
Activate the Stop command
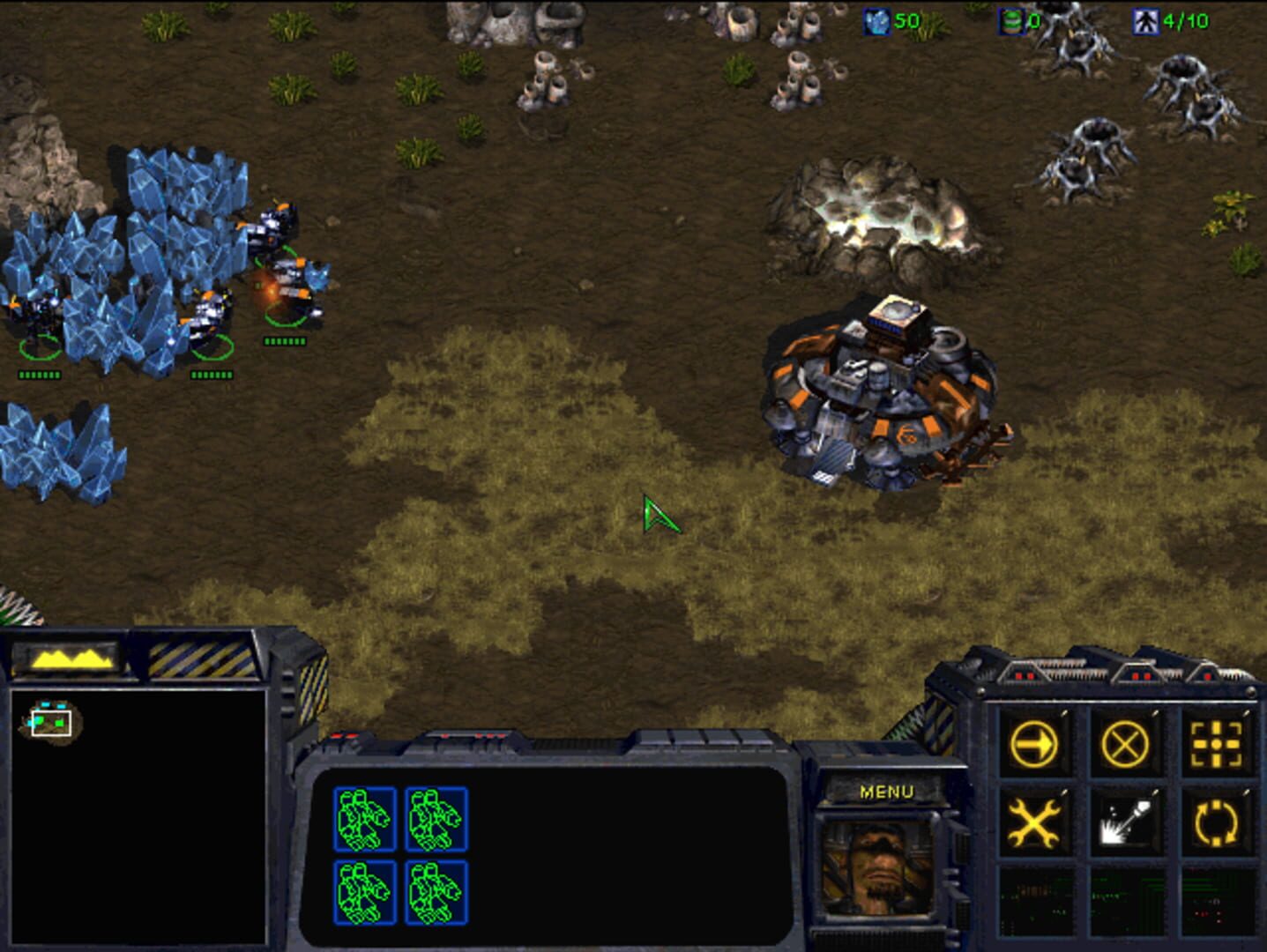1125,745
